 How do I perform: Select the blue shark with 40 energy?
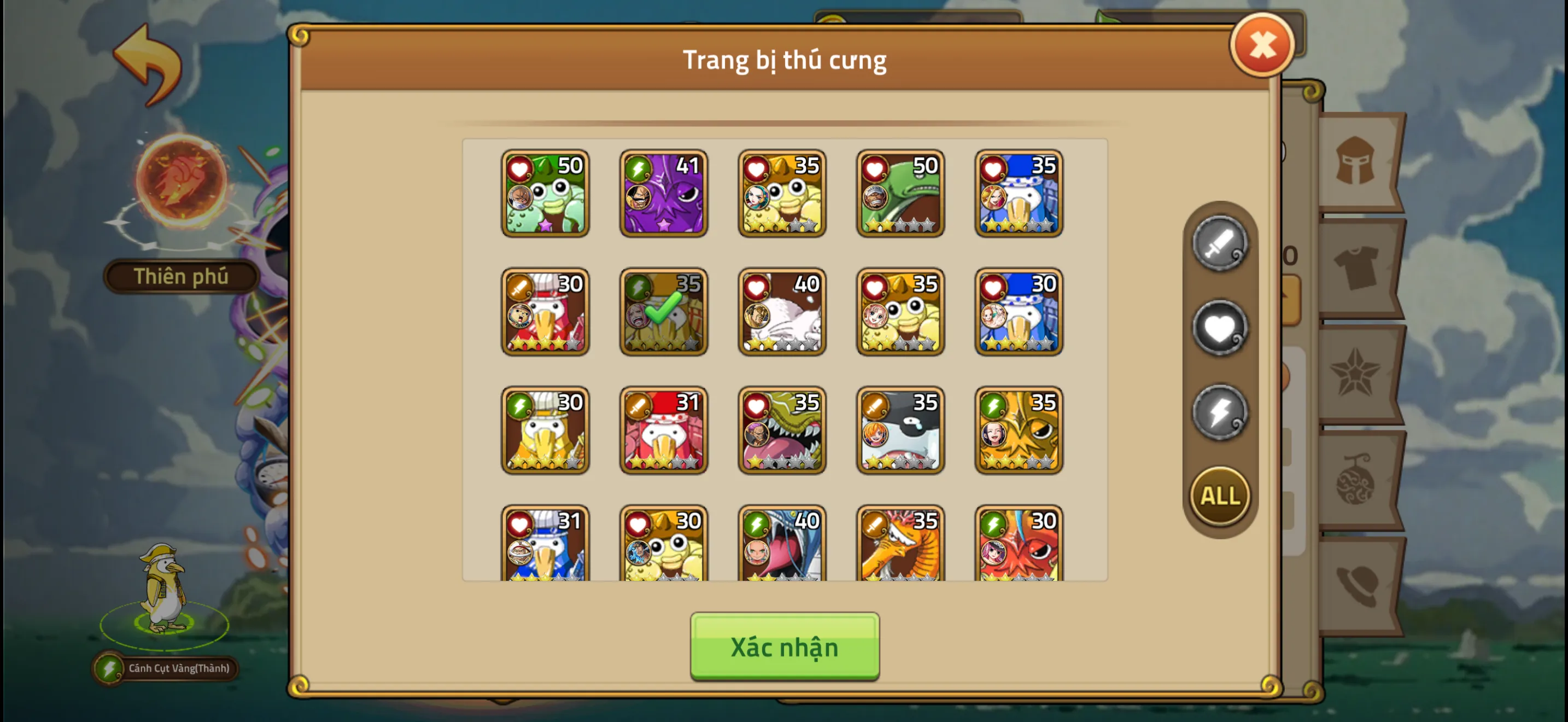coord(782,548)
